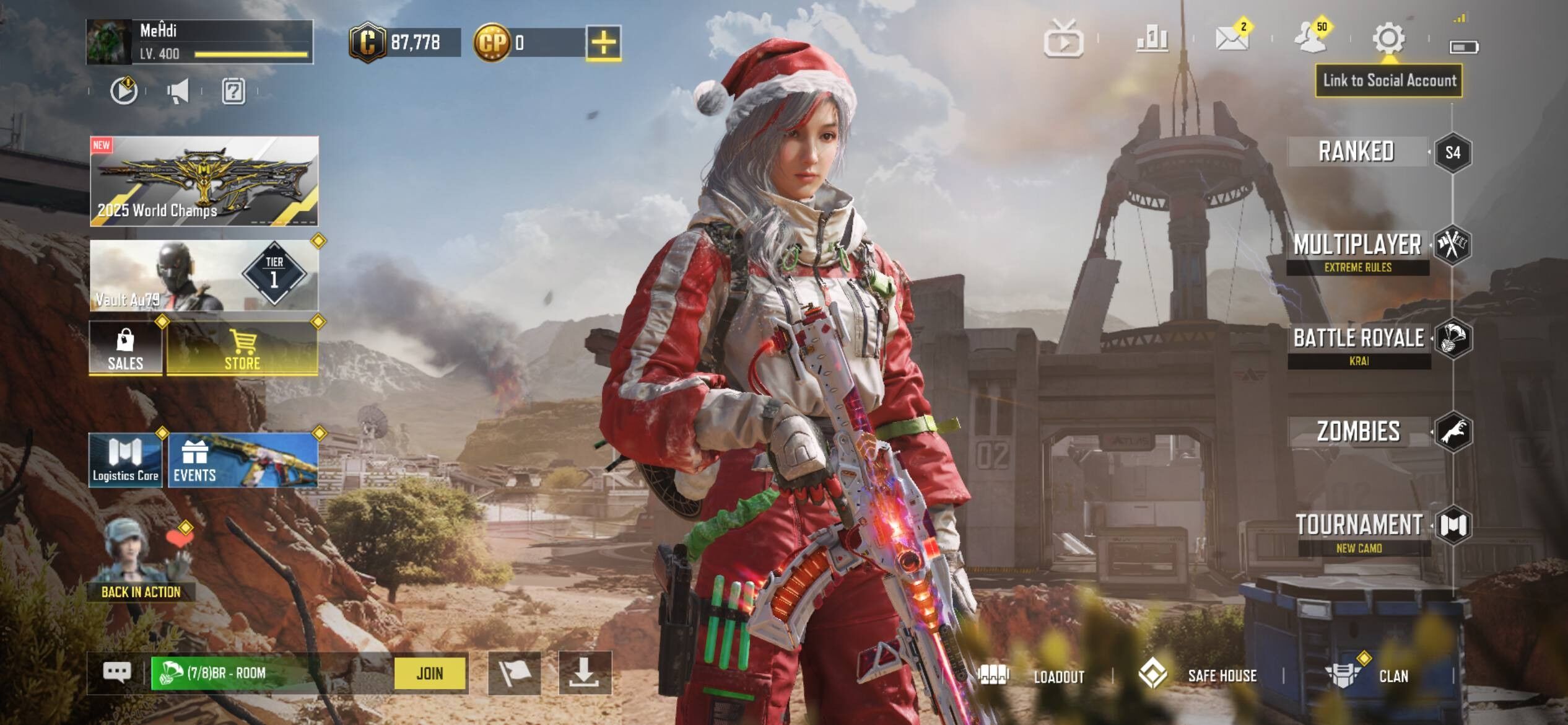Mute game audio via speaker icon
1568x725 pixels.
coord(178,92)
